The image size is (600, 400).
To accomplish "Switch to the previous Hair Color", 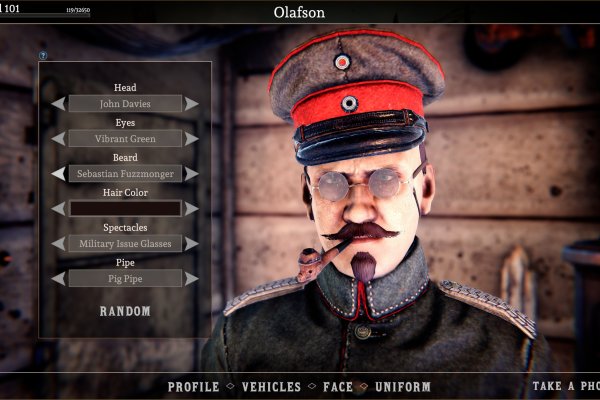I will click(x=59, y=208).
